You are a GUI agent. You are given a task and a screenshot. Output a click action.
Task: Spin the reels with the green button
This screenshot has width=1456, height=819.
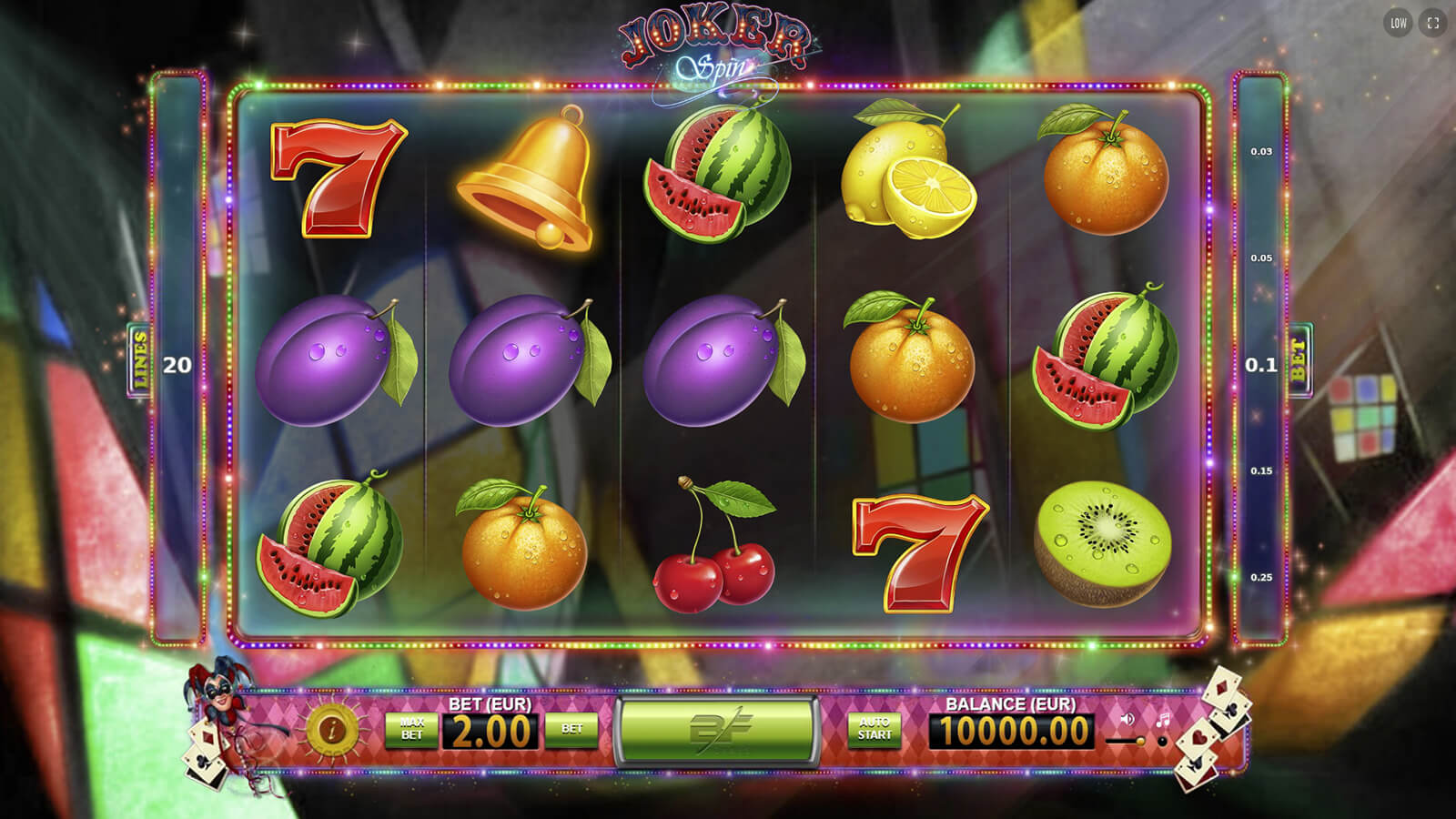point(716,731)
